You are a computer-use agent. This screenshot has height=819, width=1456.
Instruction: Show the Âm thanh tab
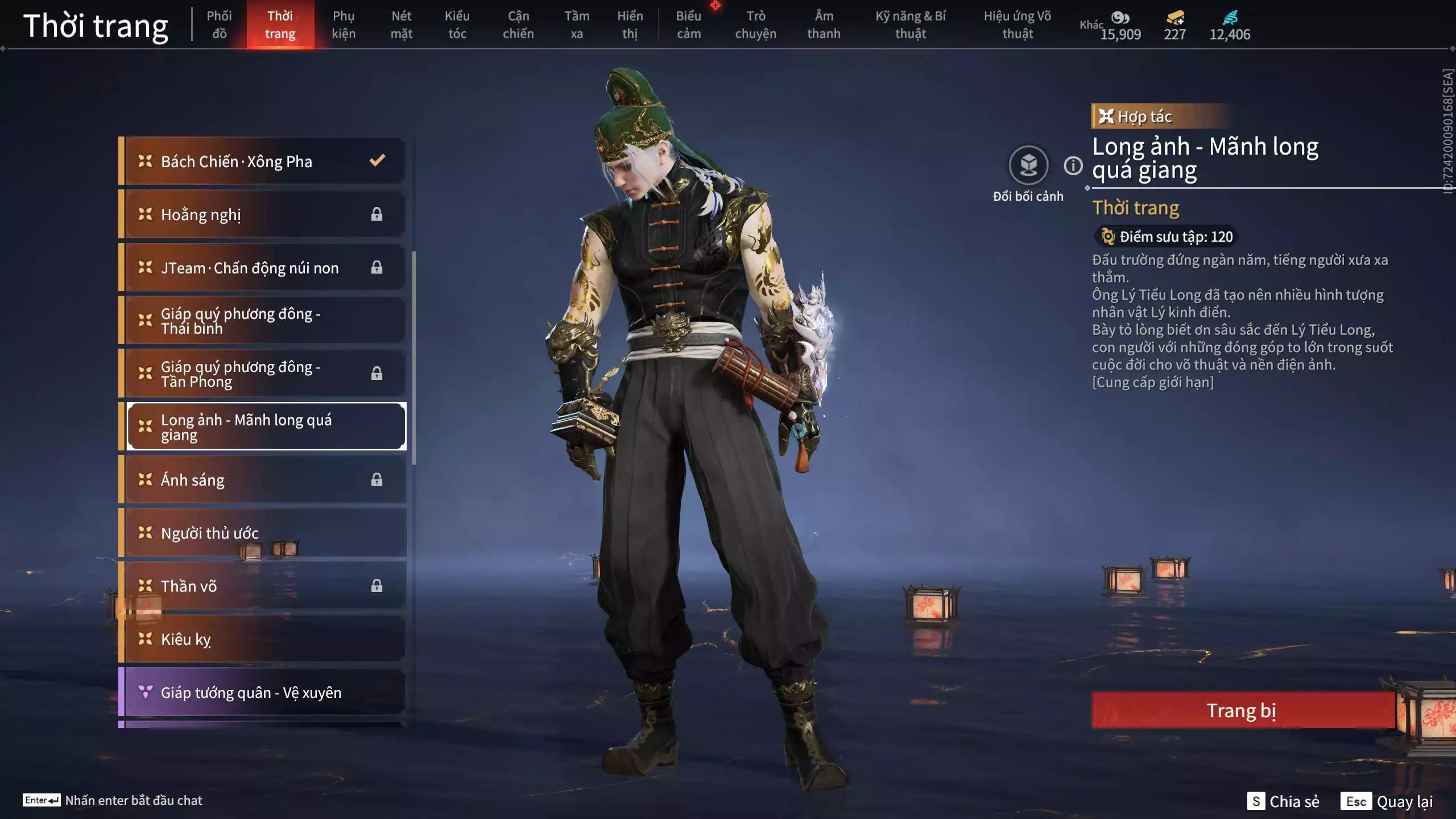[x=824, y=25]
